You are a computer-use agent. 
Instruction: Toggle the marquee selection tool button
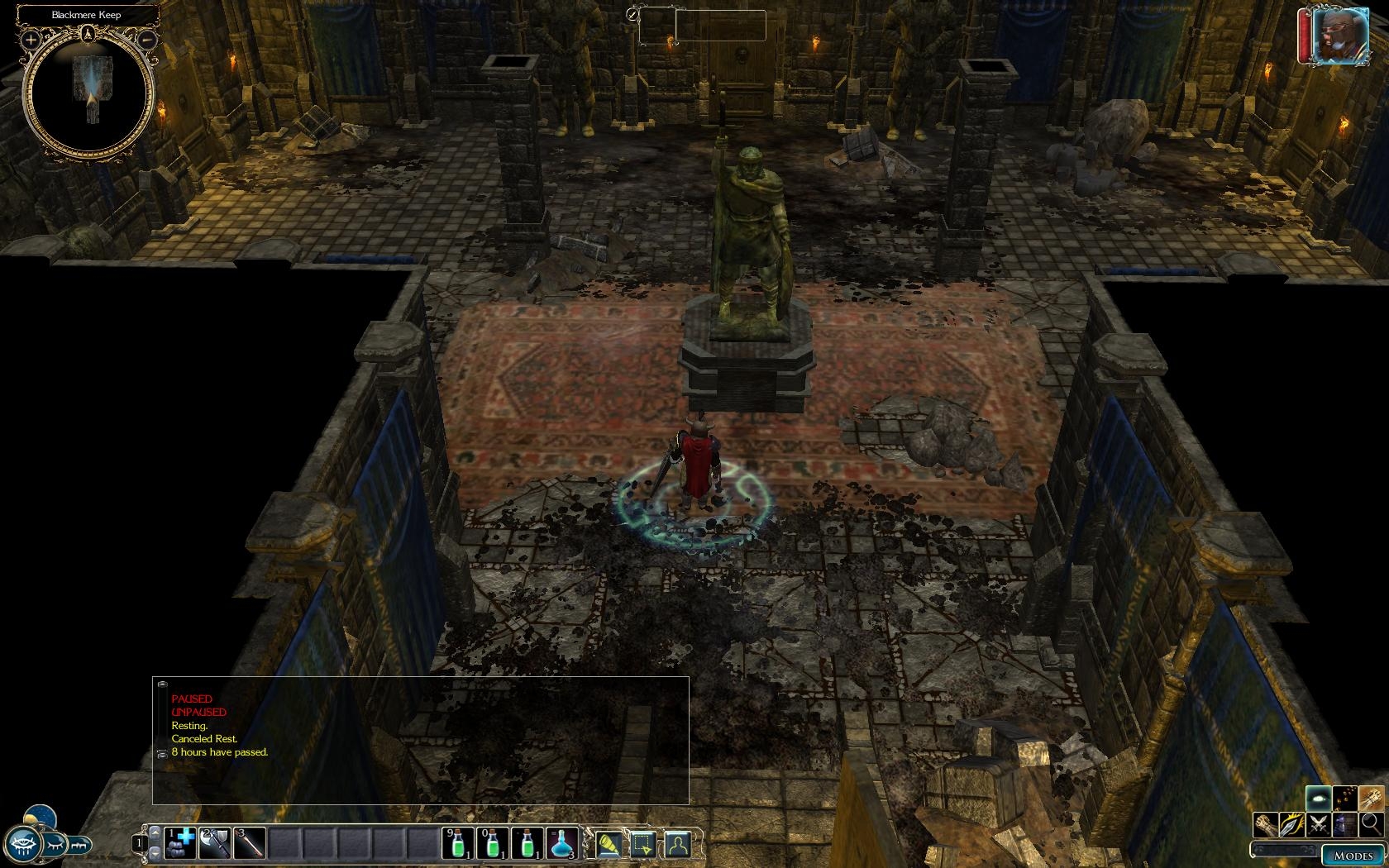[x=643, y=843]
